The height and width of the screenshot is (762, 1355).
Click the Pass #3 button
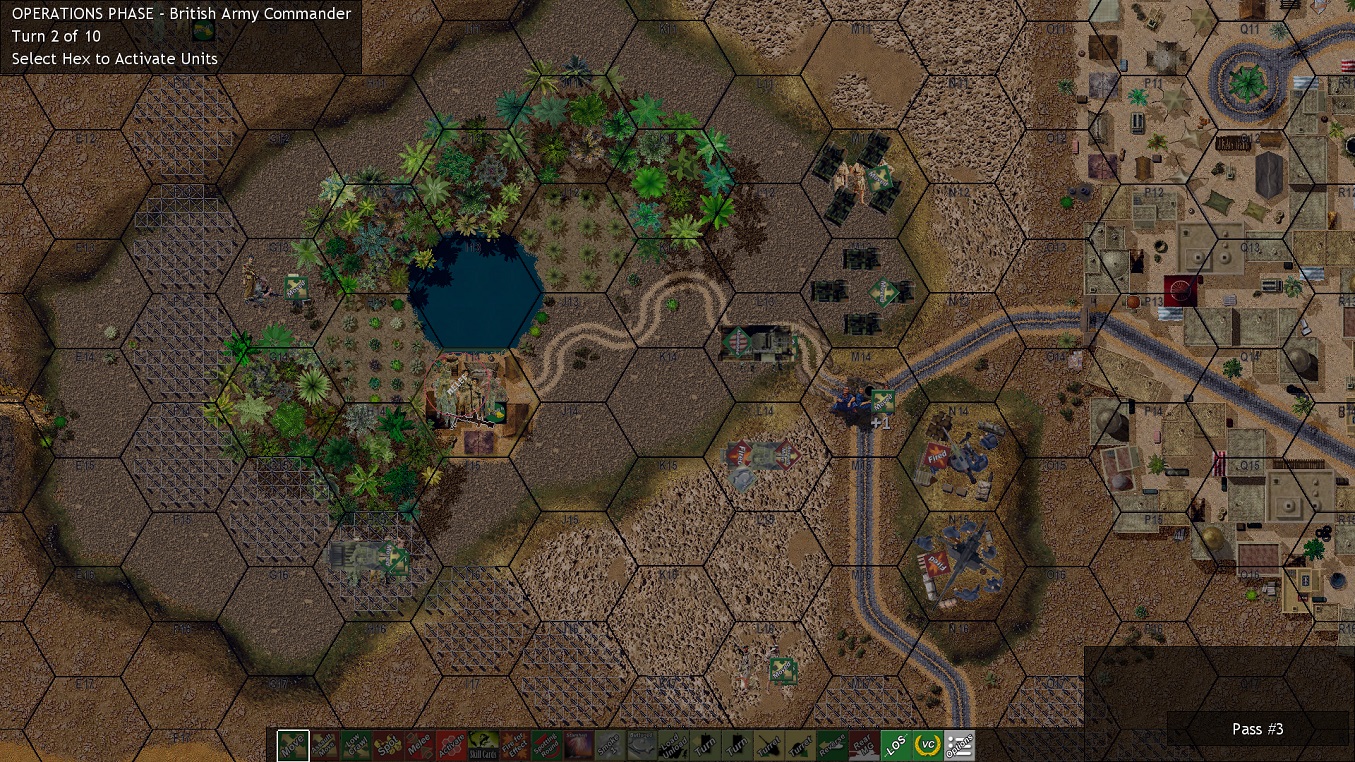tap(1258, 729)
